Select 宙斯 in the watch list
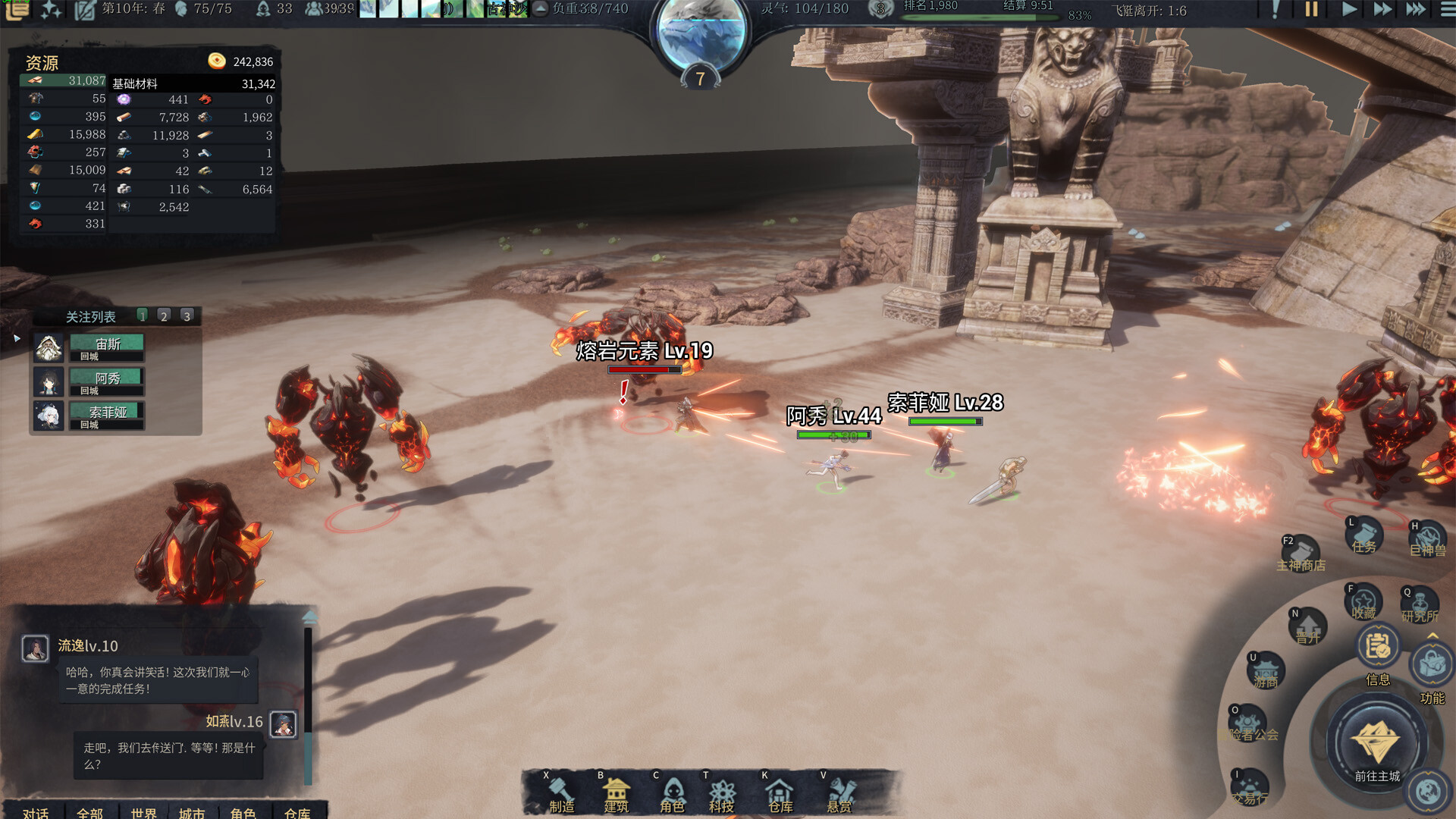1456x819 pixels. pyautogui.click(x=107, y=347)
